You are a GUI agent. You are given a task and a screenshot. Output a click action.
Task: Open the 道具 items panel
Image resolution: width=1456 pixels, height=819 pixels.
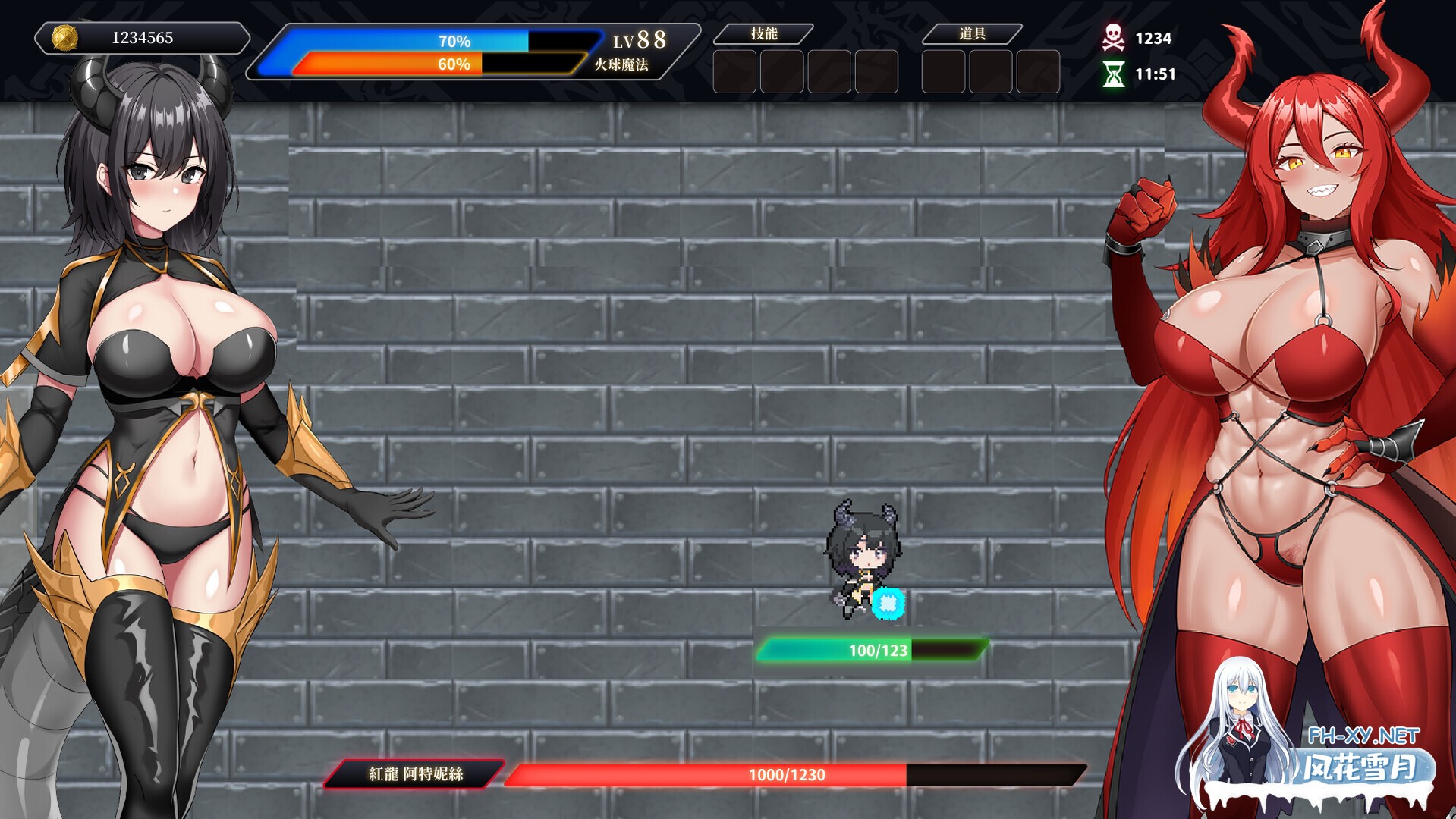971,33
